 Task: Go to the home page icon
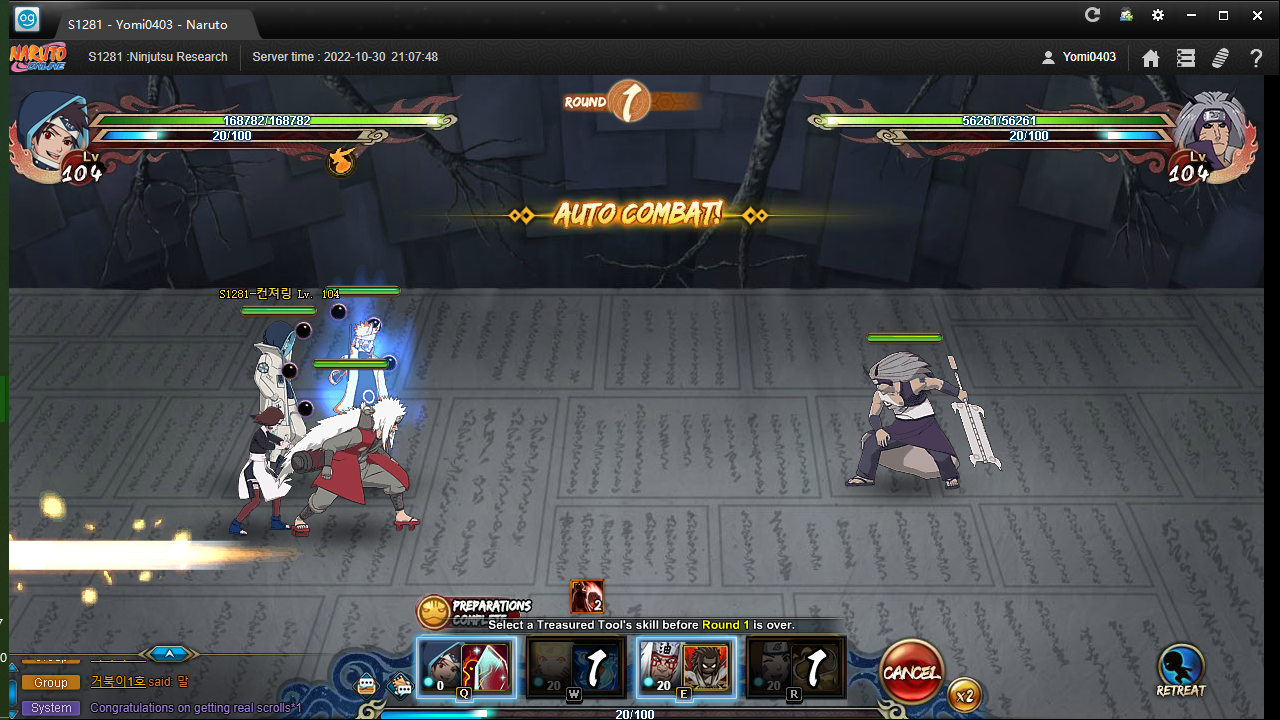[x=1151, y=58]
